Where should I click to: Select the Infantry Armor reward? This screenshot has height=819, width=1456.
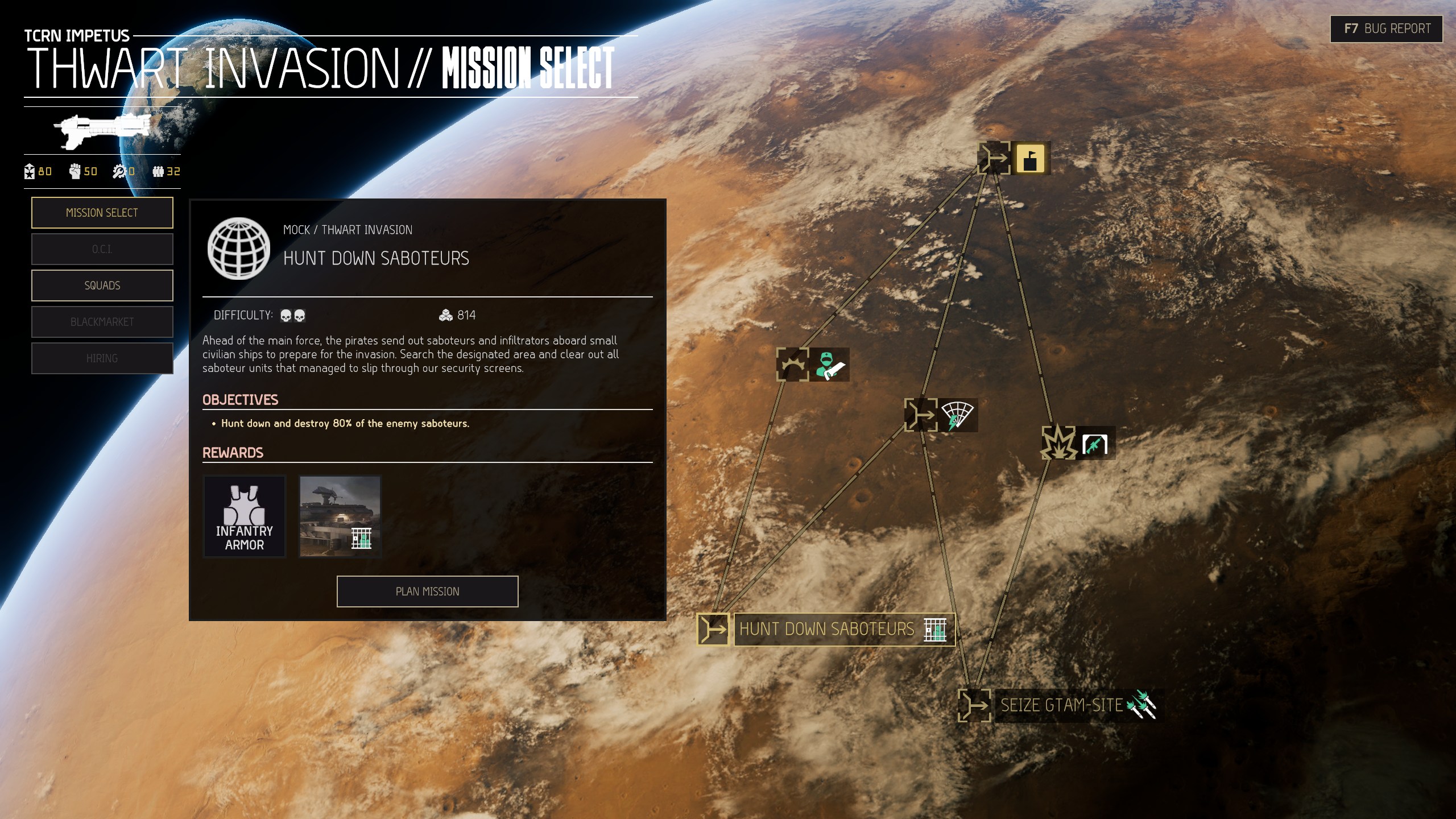coord(245,516)
